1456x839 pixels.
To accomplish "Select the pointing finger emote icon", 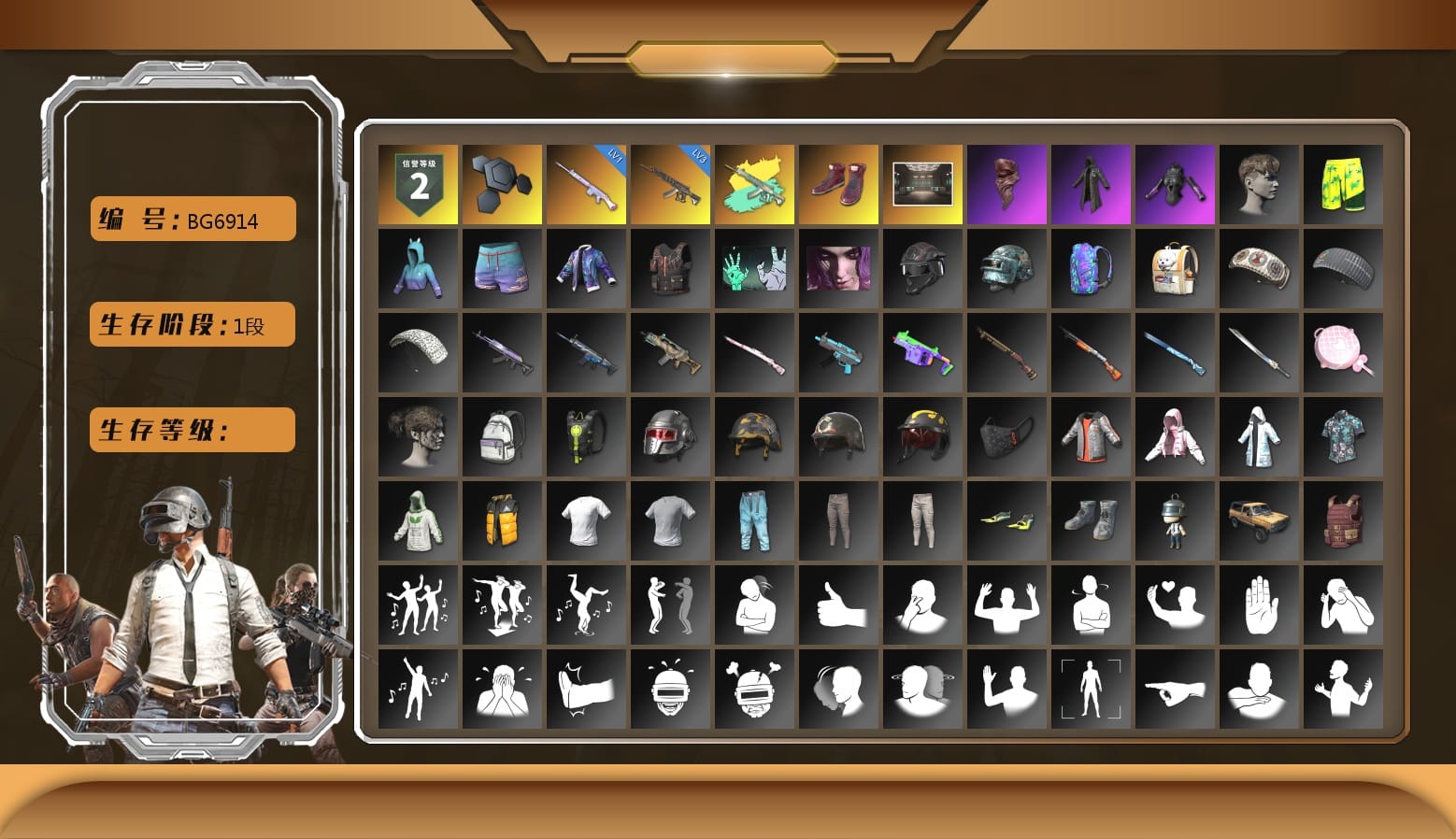I will (1176, 690).
